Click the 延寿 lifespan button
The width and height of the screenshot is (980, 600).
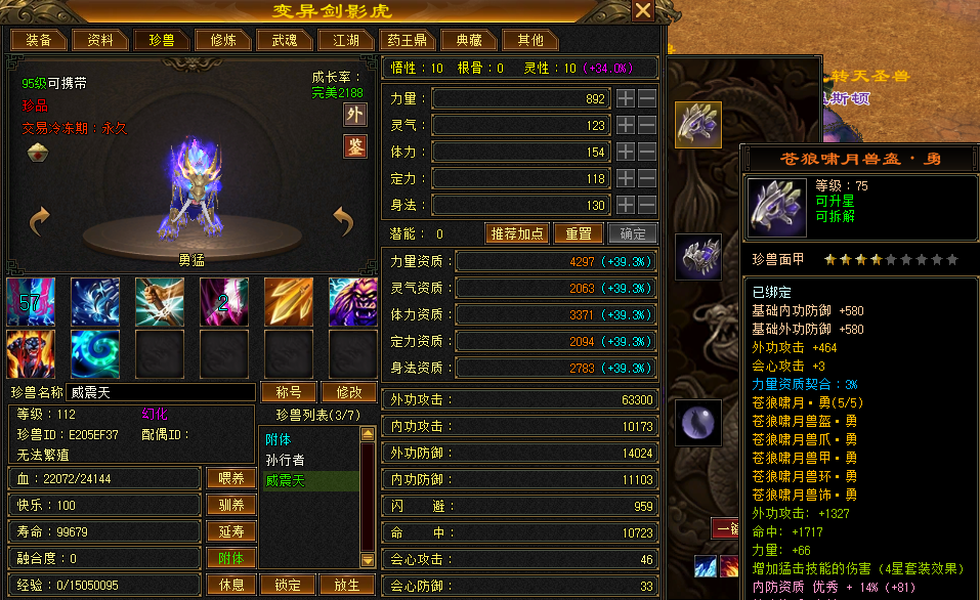coord(231,531)
